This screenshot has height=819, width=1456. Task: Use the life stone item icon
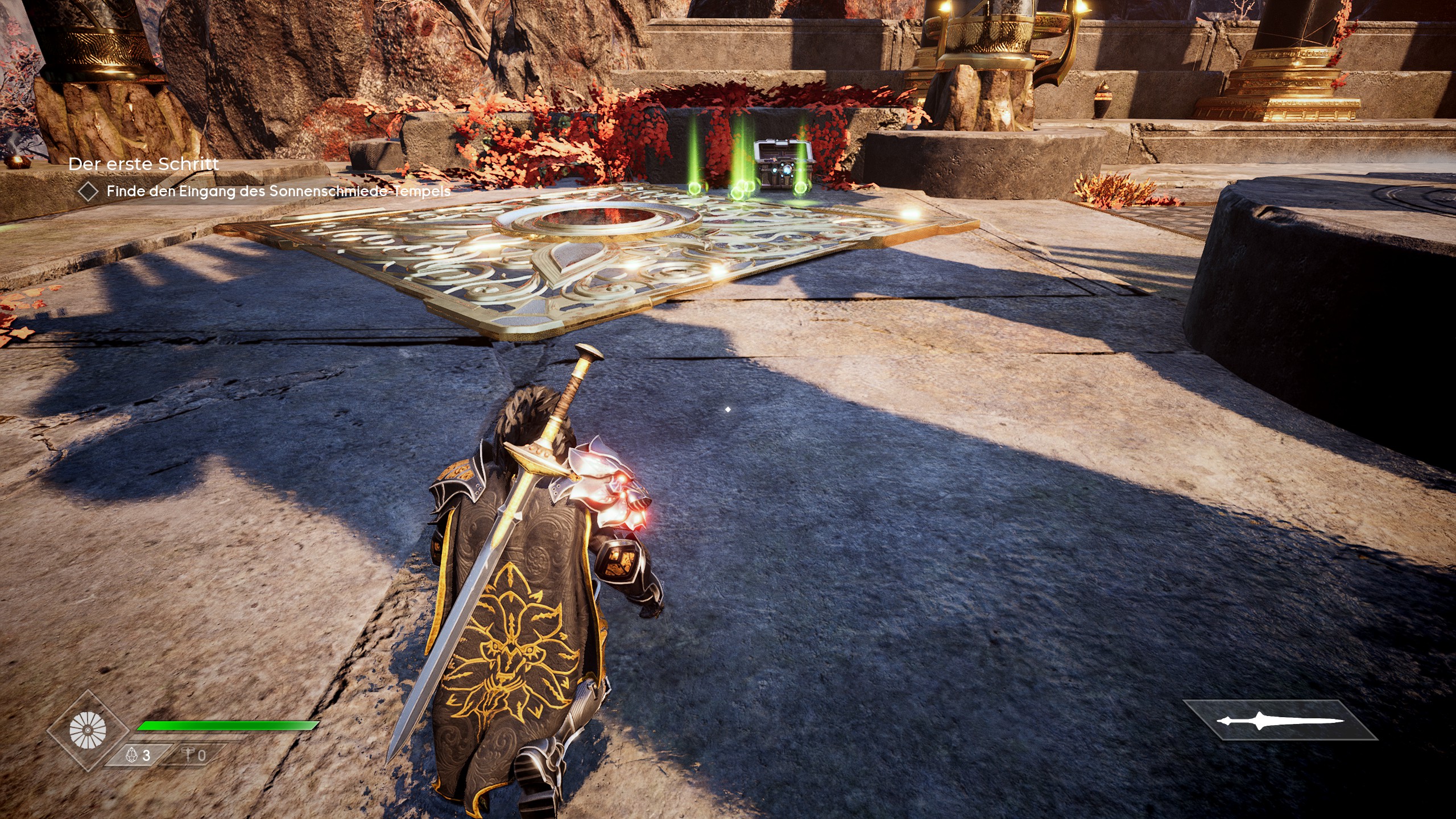pyautogui.click(x=133, y=755)
